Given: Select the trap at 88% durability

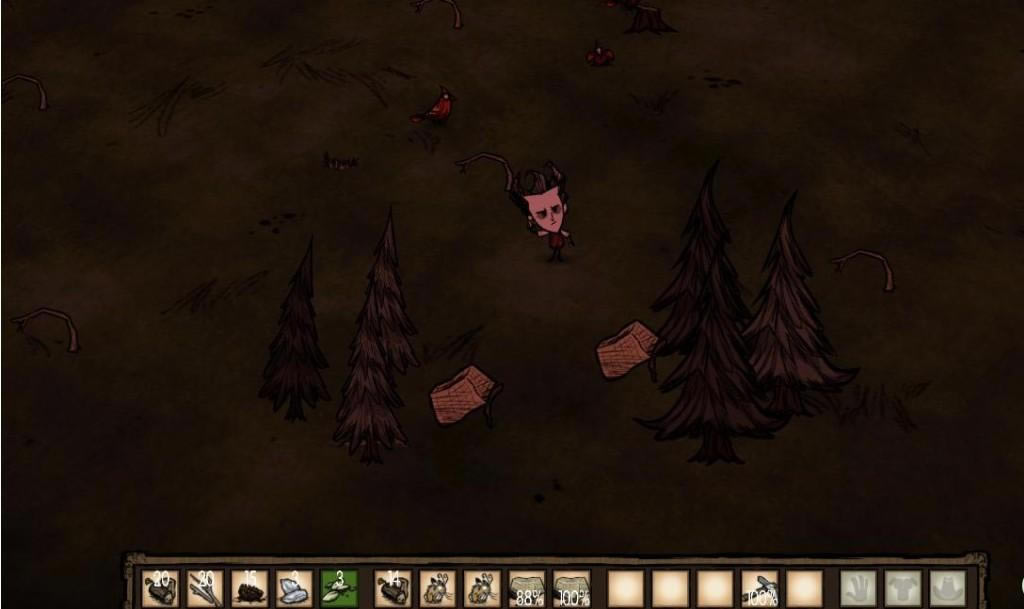Looking at the screenshot, I should point(527,588).
